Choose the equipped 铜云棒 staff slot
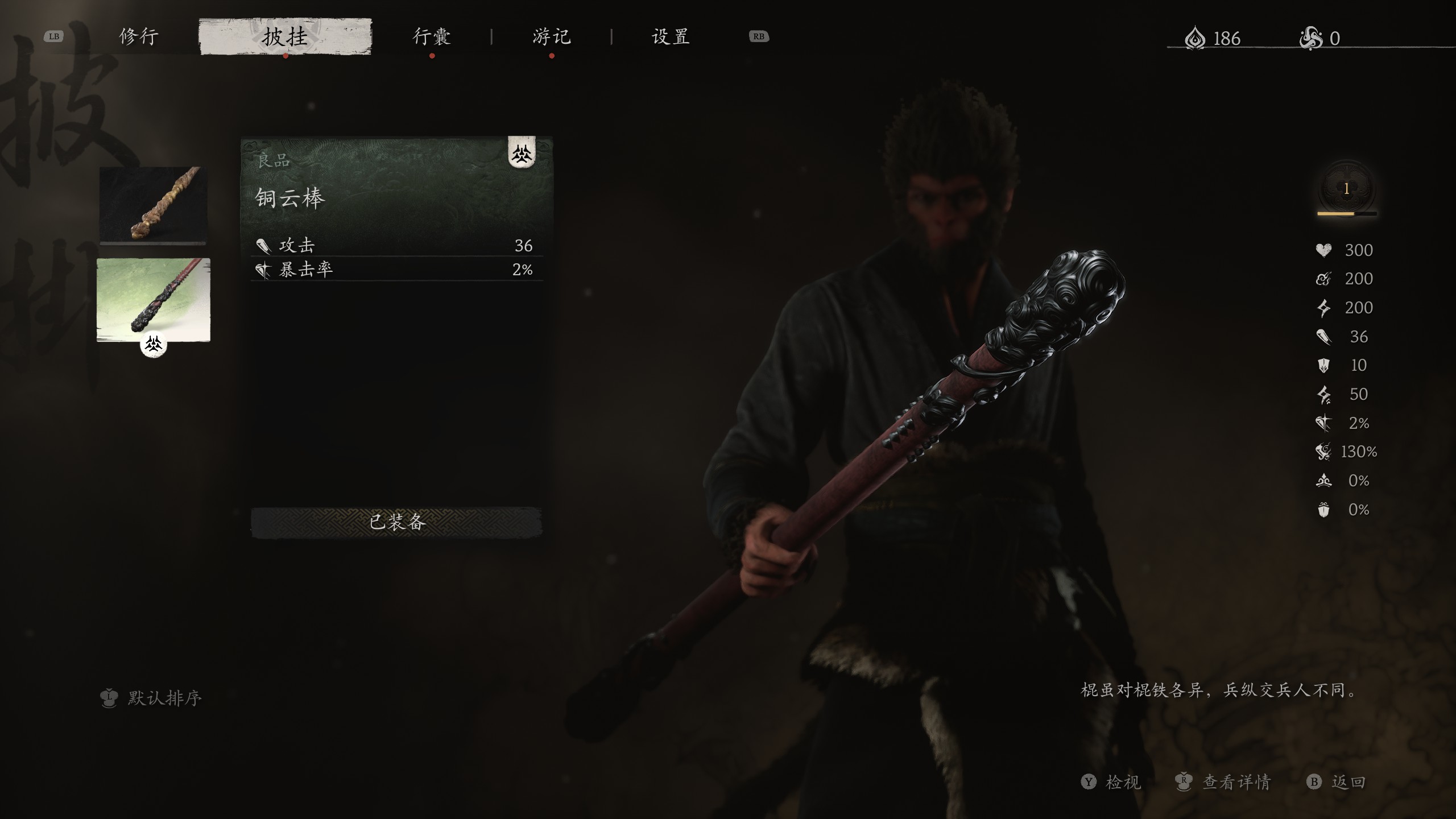Screen dimensions: 1456x819 (x=154, y=300)
